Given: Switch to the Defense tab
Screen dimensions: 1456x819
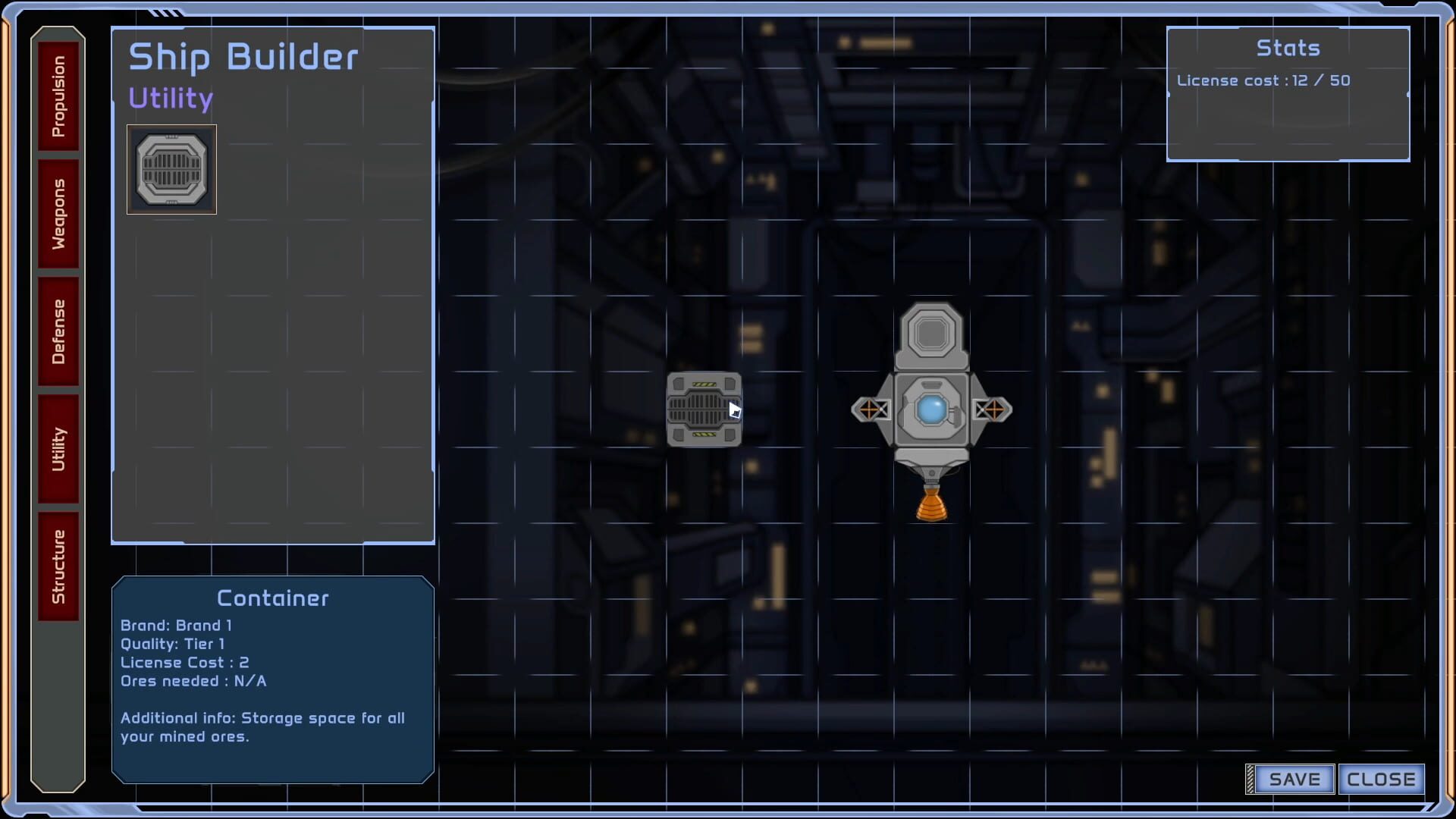Looking at the screenshot, I should click(x=59, y=331).
